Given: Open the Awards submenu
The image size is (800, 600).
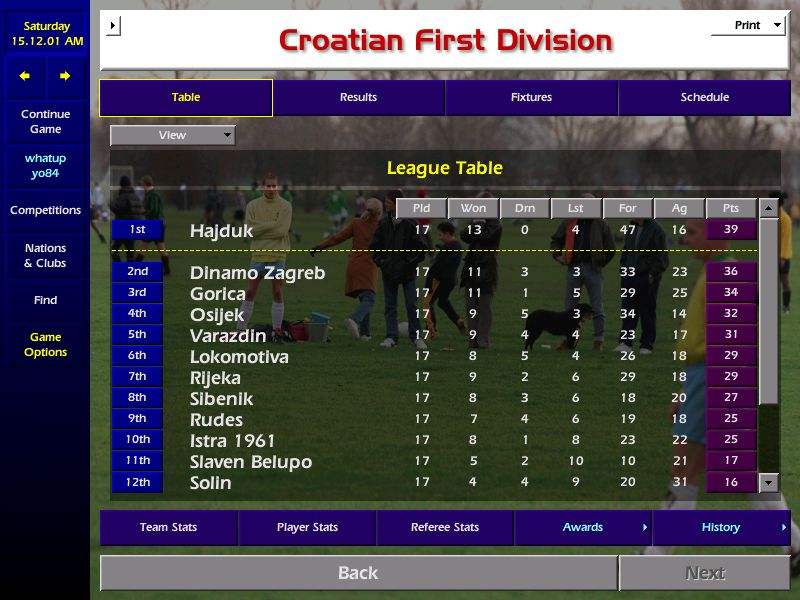Looking at the screenshot, I should (x=583, y=528).
